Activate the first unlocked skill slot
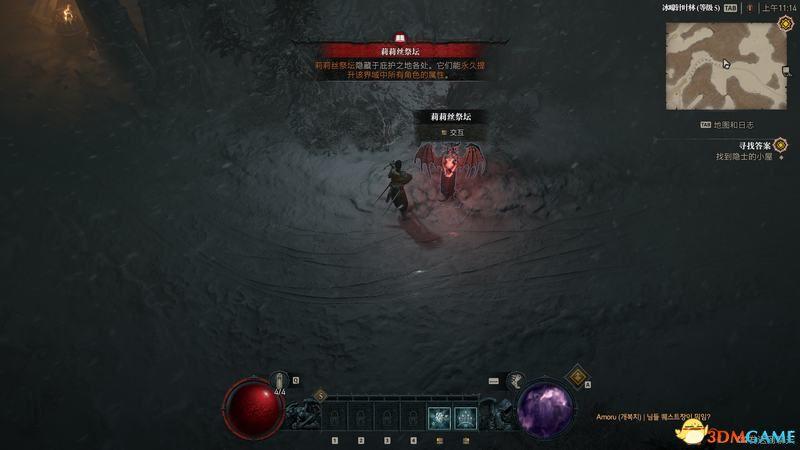Screen dimensions: 800x450 point(438,418)
